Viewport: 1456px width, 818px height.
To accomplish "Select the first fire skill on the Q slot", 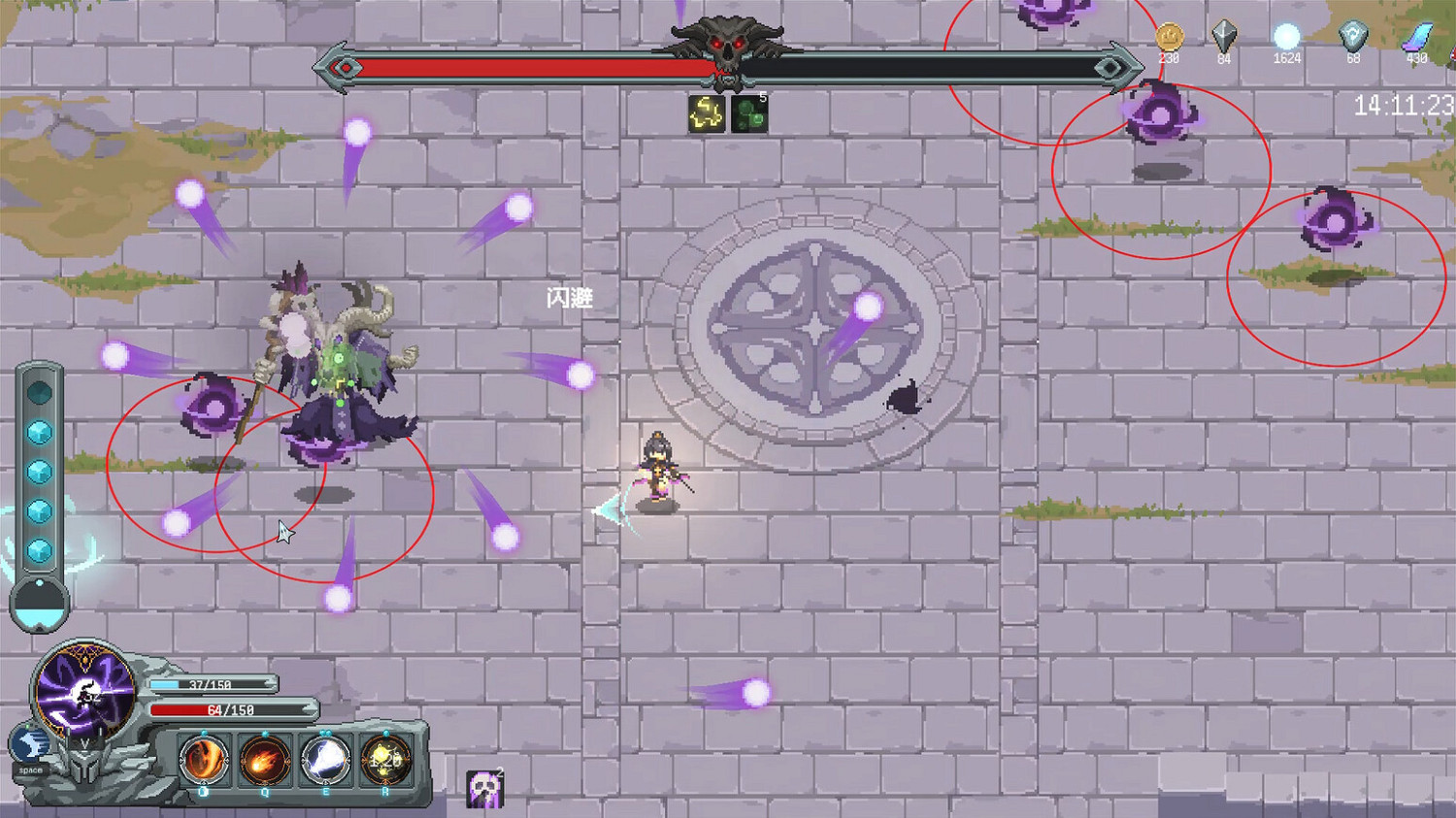I will (x=204, y=762).
